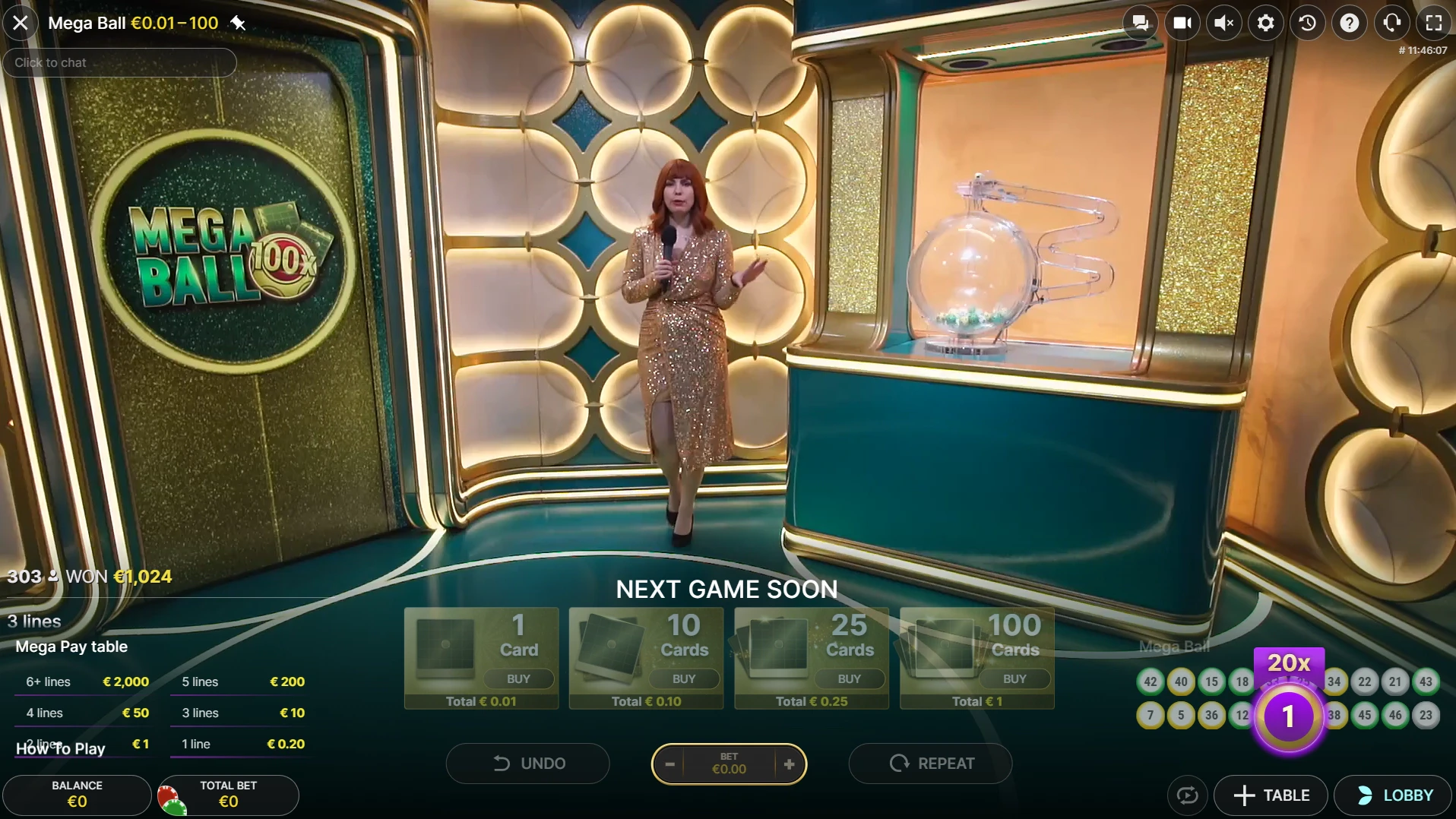Open the chat panel icon
The image size is (1456, 819).
[x=1140, y=23]
